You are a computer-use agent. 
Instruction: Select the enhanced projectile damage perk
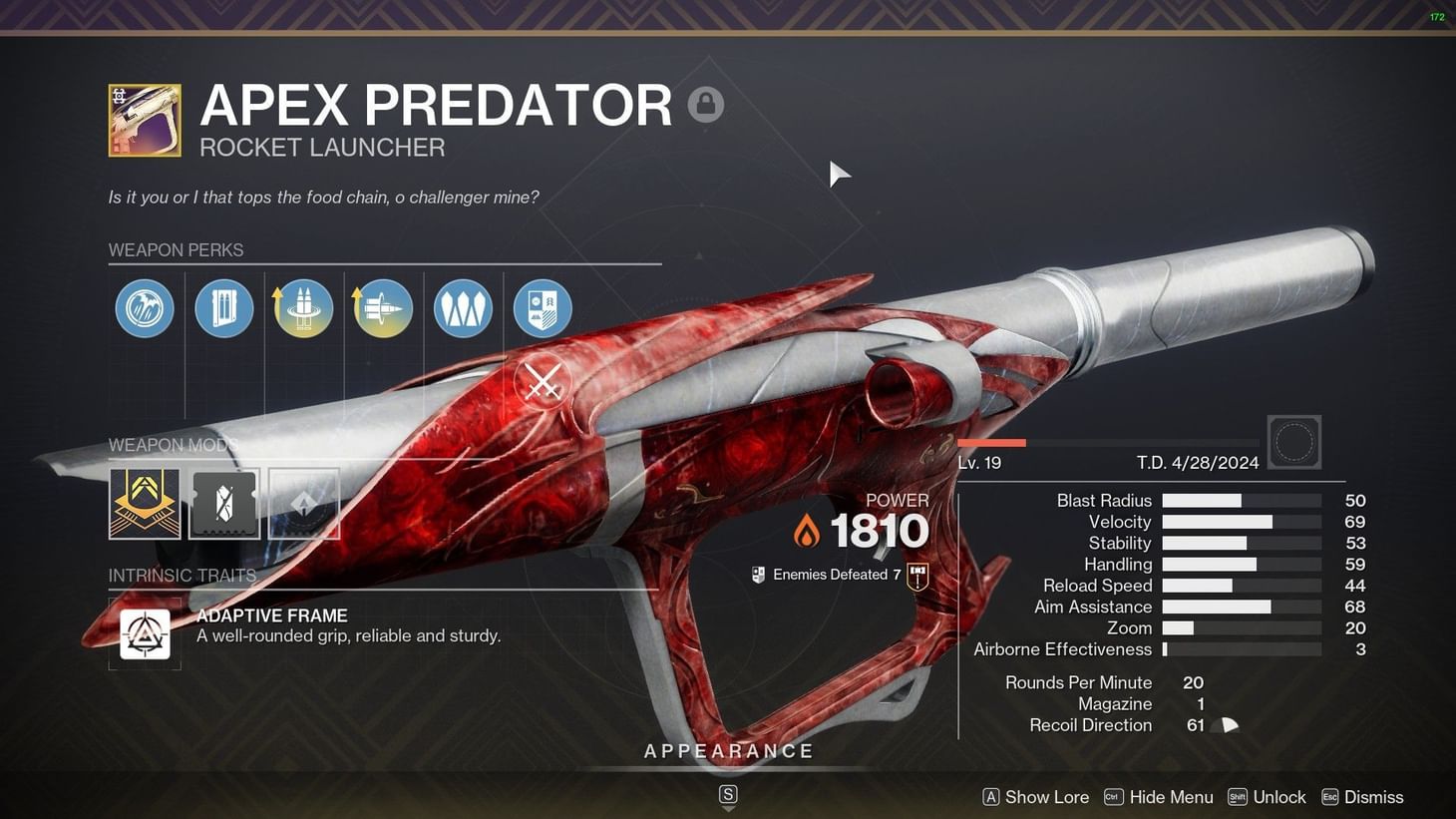pos(383,308)
